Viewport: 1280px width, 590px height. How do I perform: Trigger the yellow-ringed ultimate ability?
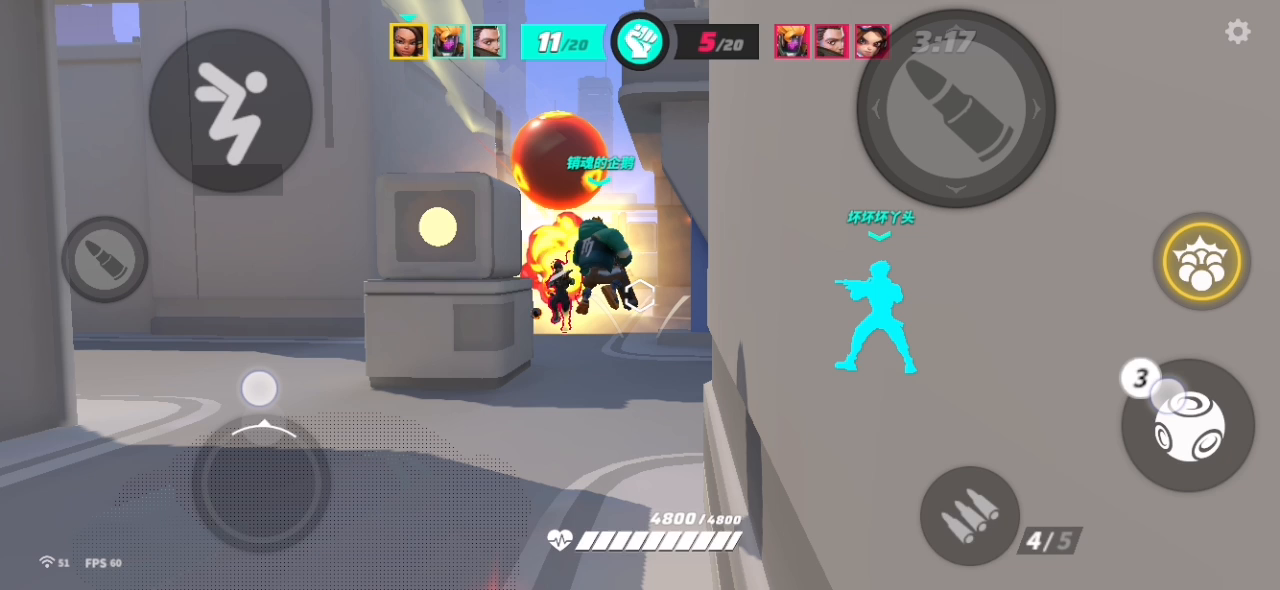(x=1201, y=261)
